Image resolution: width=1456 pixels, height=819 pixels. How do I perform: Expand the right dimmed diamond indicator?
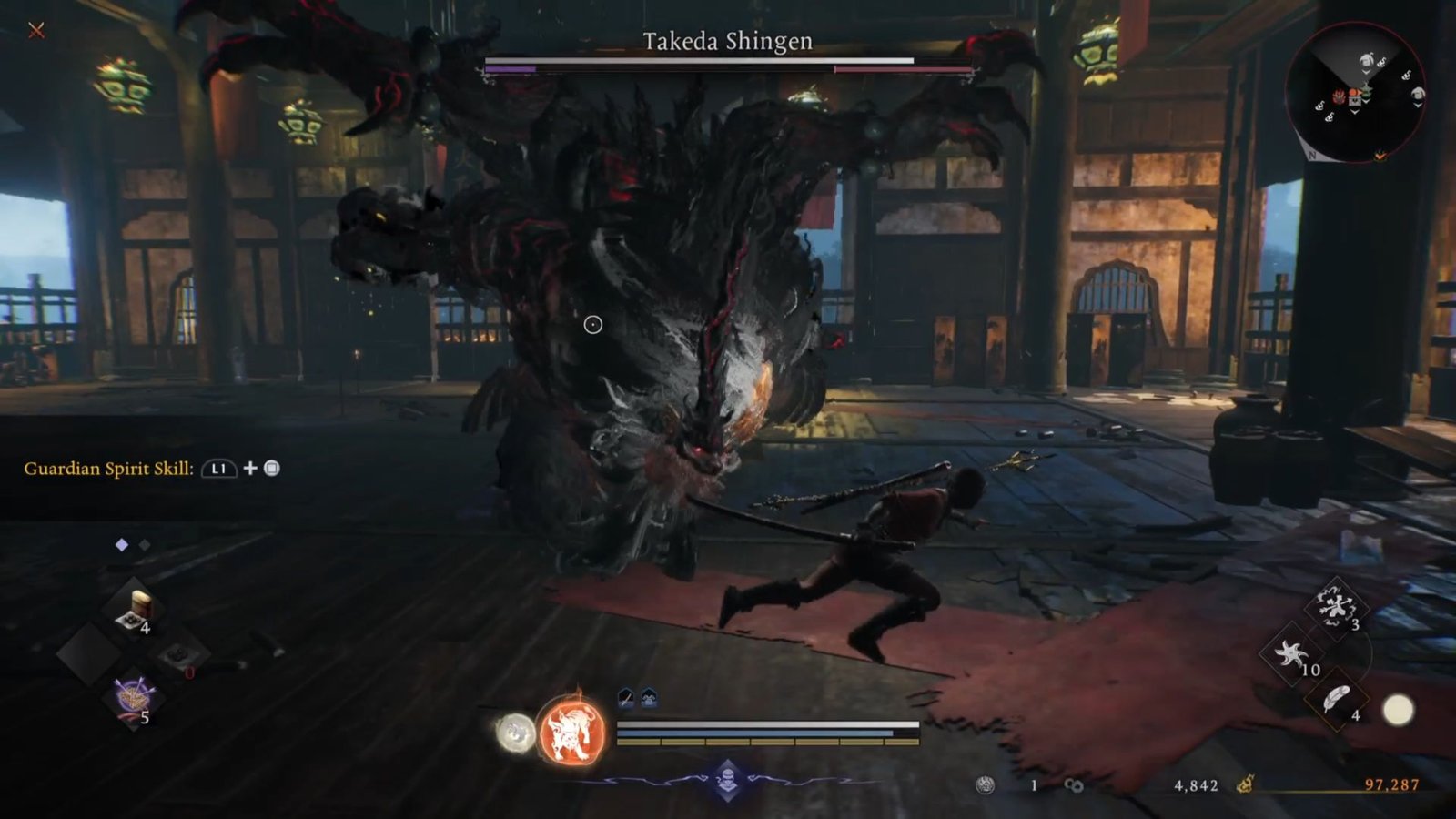click(144, 543)
